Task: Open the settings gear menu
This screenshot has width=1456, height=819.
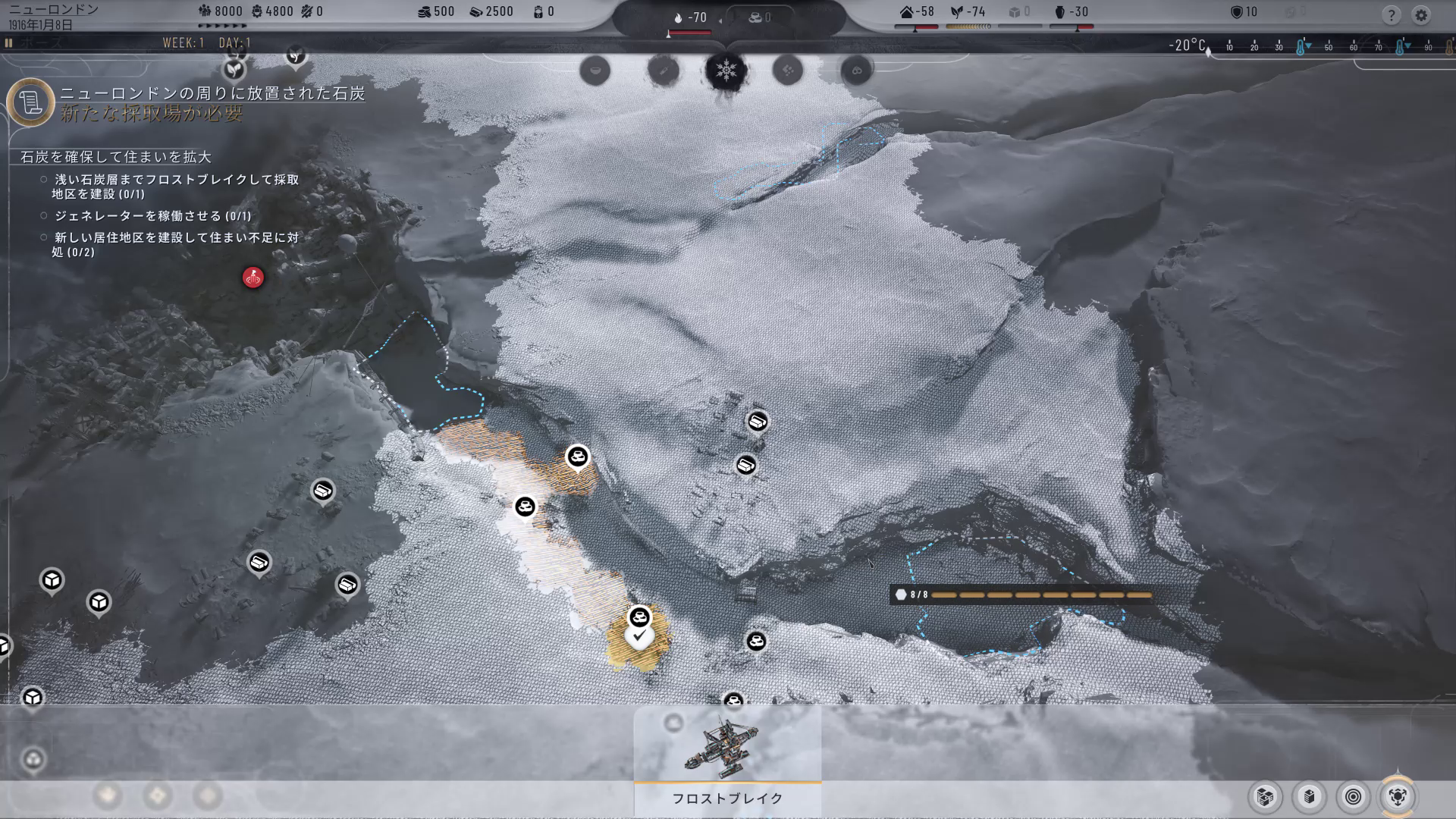Action: [x=1421, y=15]
